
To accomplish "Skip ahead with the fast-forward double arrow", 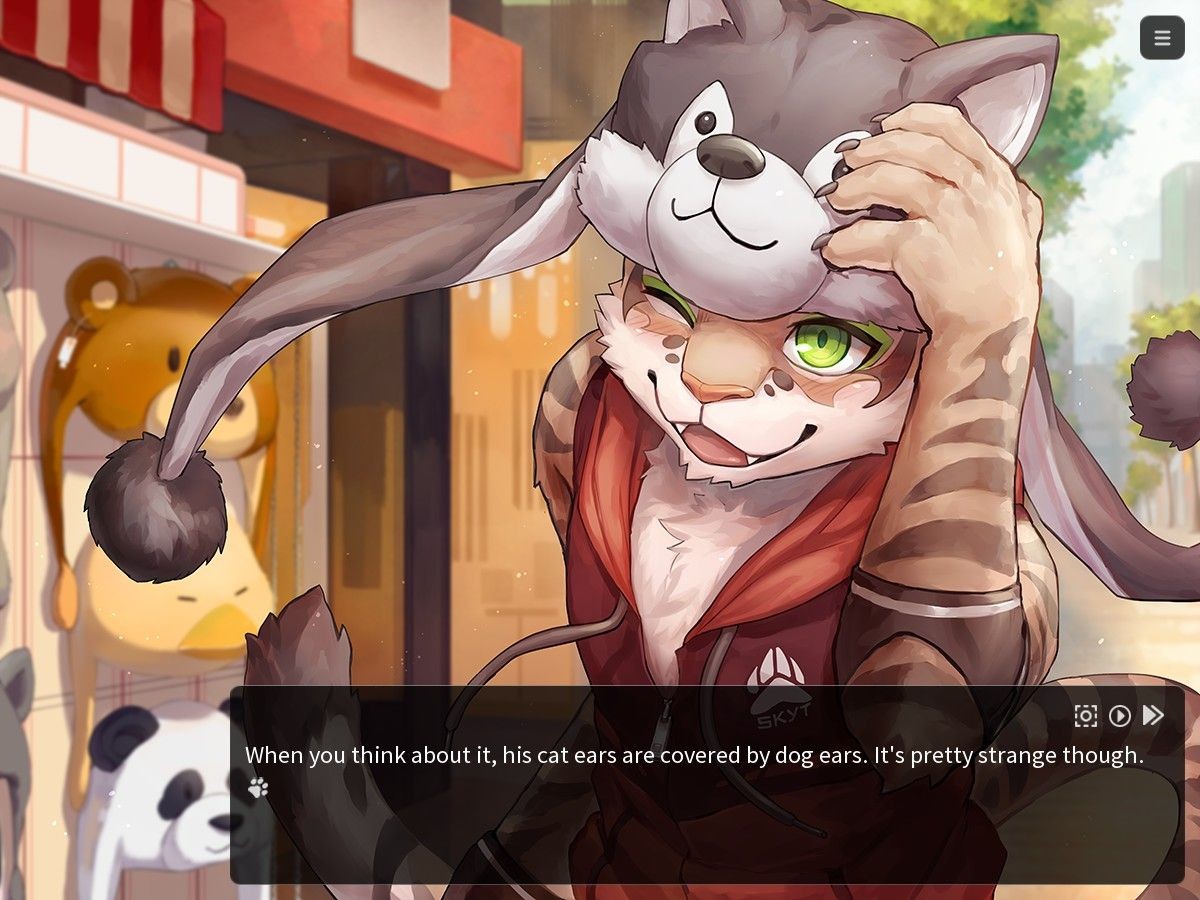I will pos(1153,716).
